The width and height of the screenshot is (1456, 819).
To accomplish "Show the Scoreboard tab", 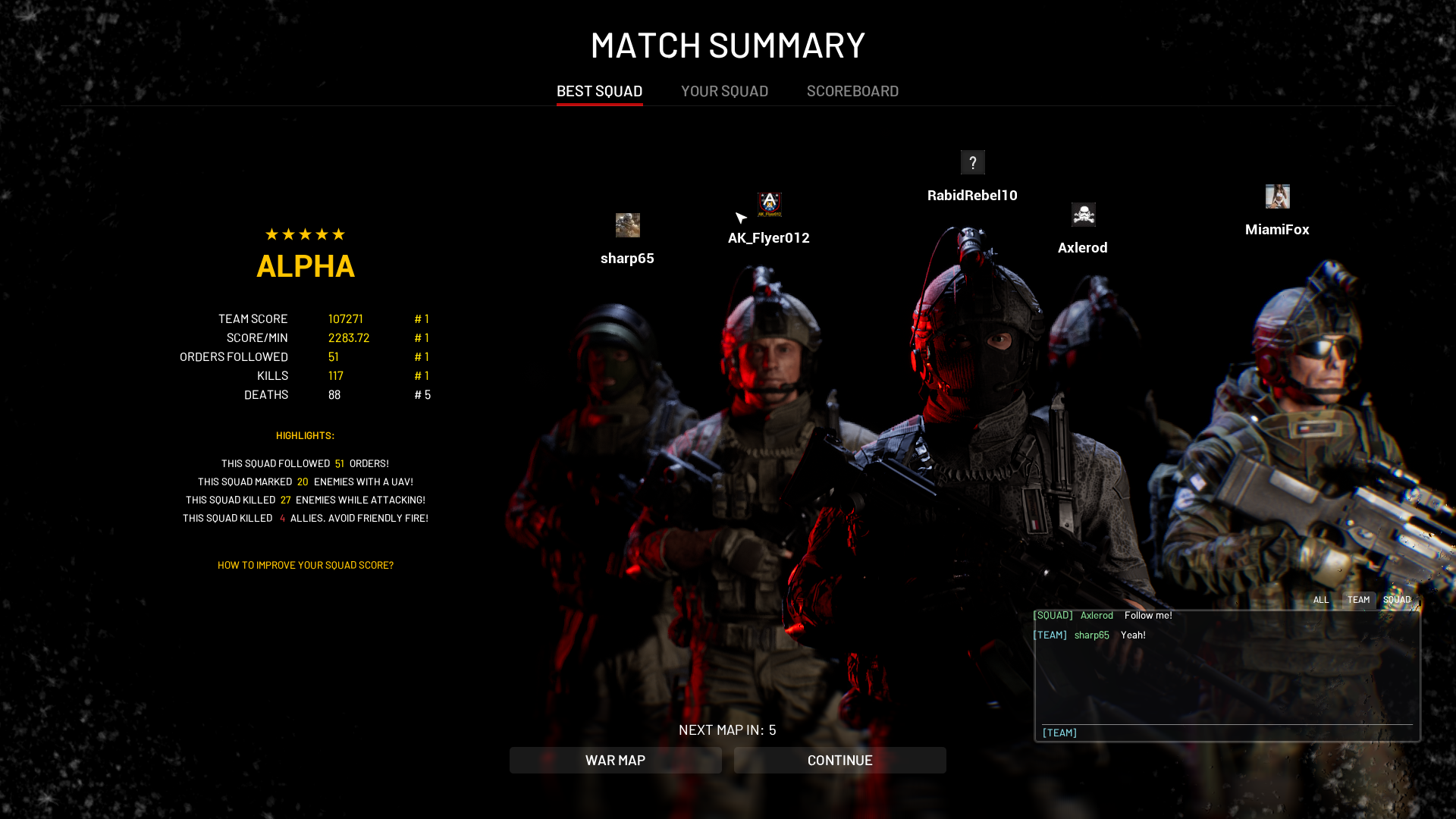I will coord(852,91).
